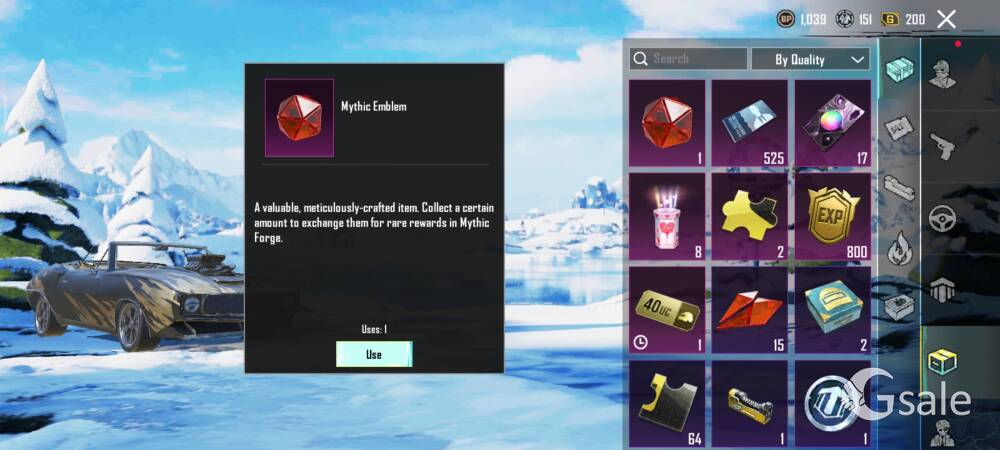Select the red Mythic Emblem slot
This screenshot has height=450, width=1000.
pos(667,123)
